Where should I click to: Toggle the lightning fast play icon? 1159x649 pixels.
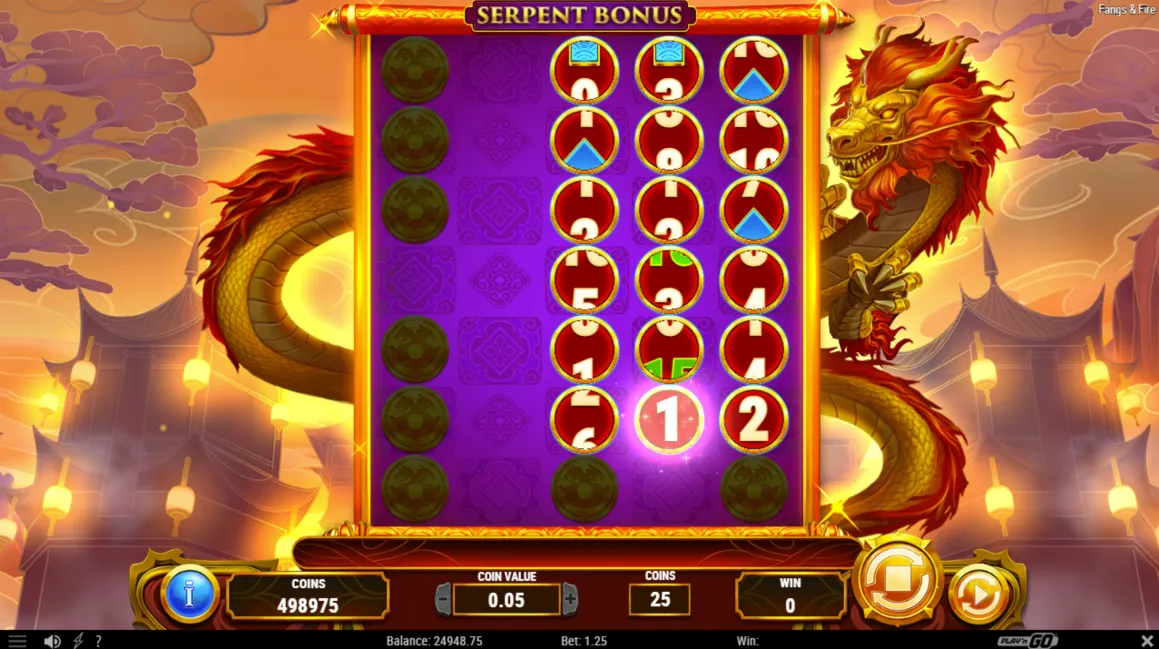(x=78, y=641)
